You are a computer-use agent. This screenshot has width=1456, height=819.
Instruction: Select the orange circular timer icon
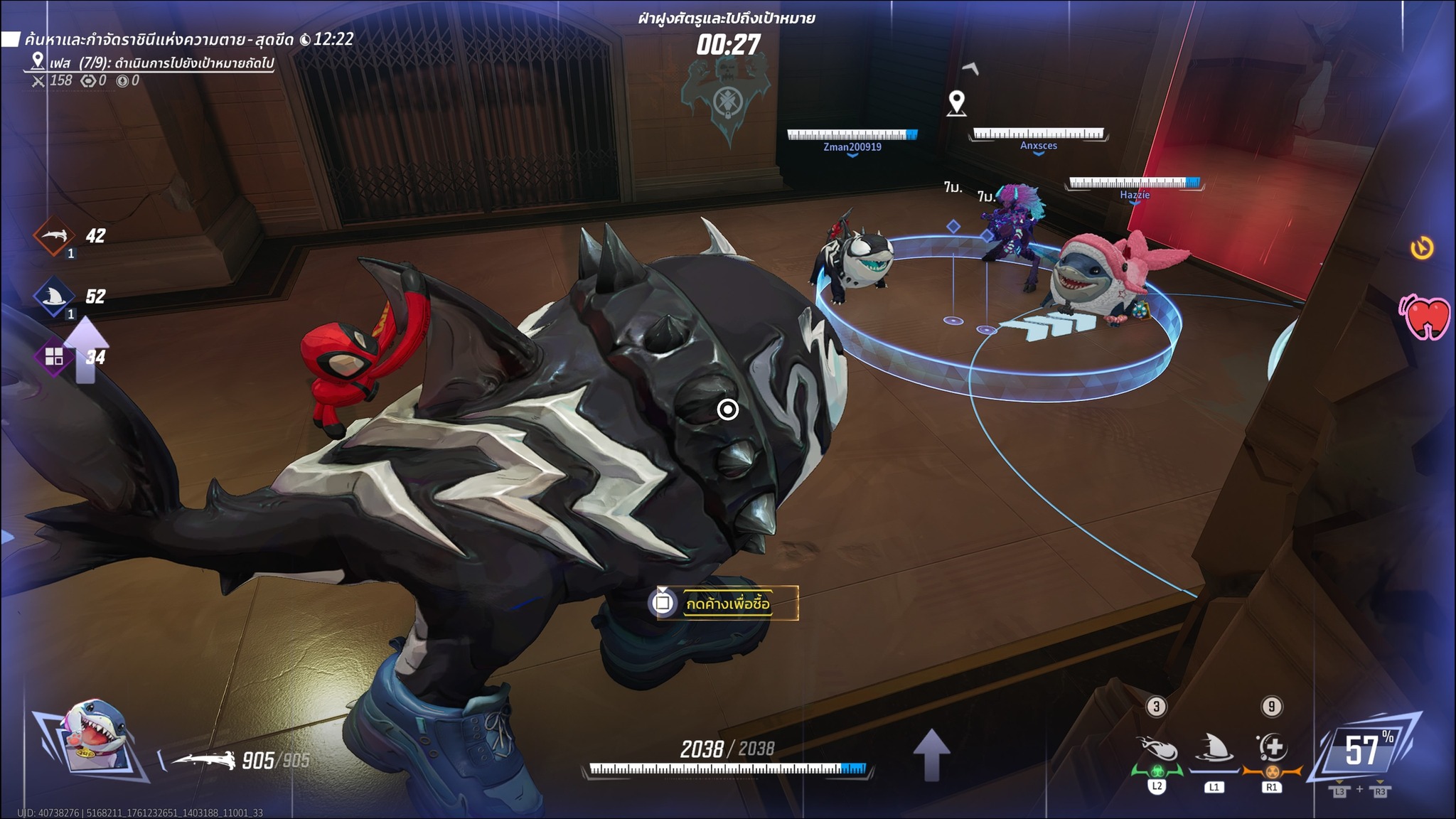1421,248
